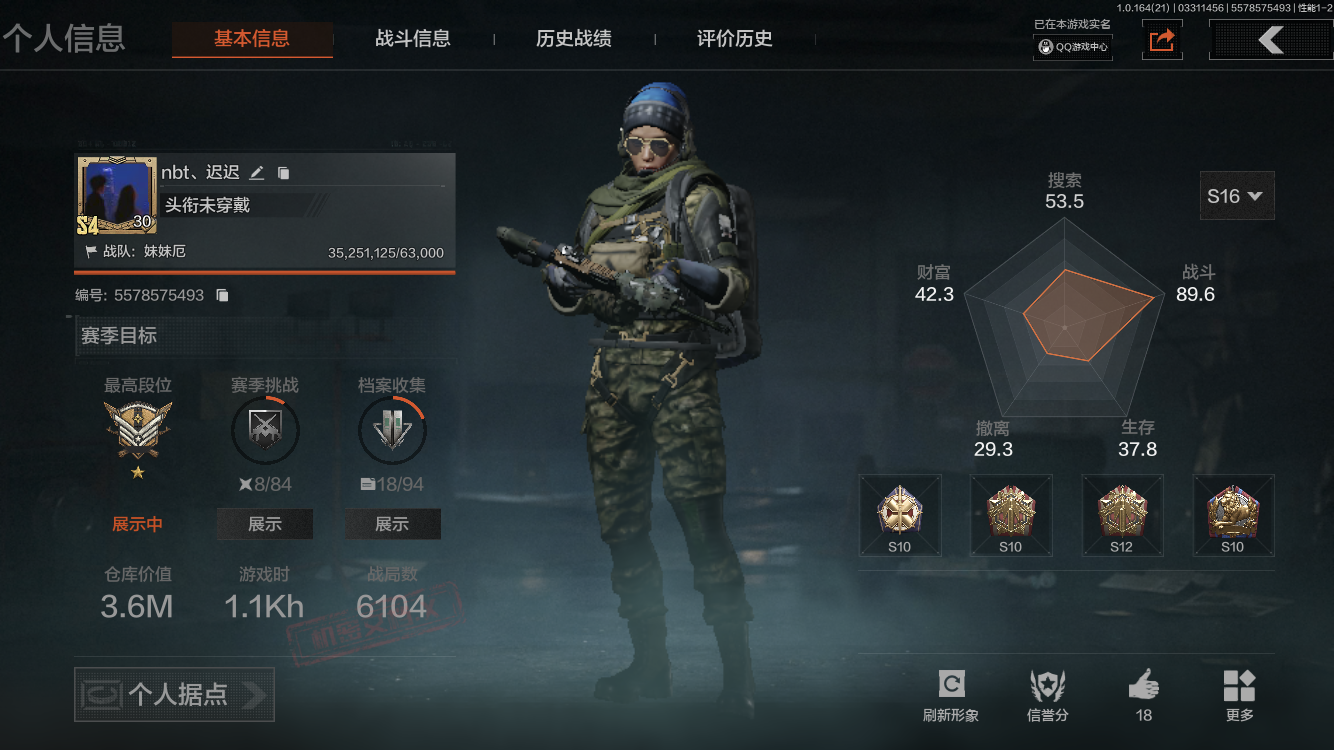Click the S12 season medal thumbnail
The width and height of the screenshot is (1334, 750).
tap(1122, 514)
